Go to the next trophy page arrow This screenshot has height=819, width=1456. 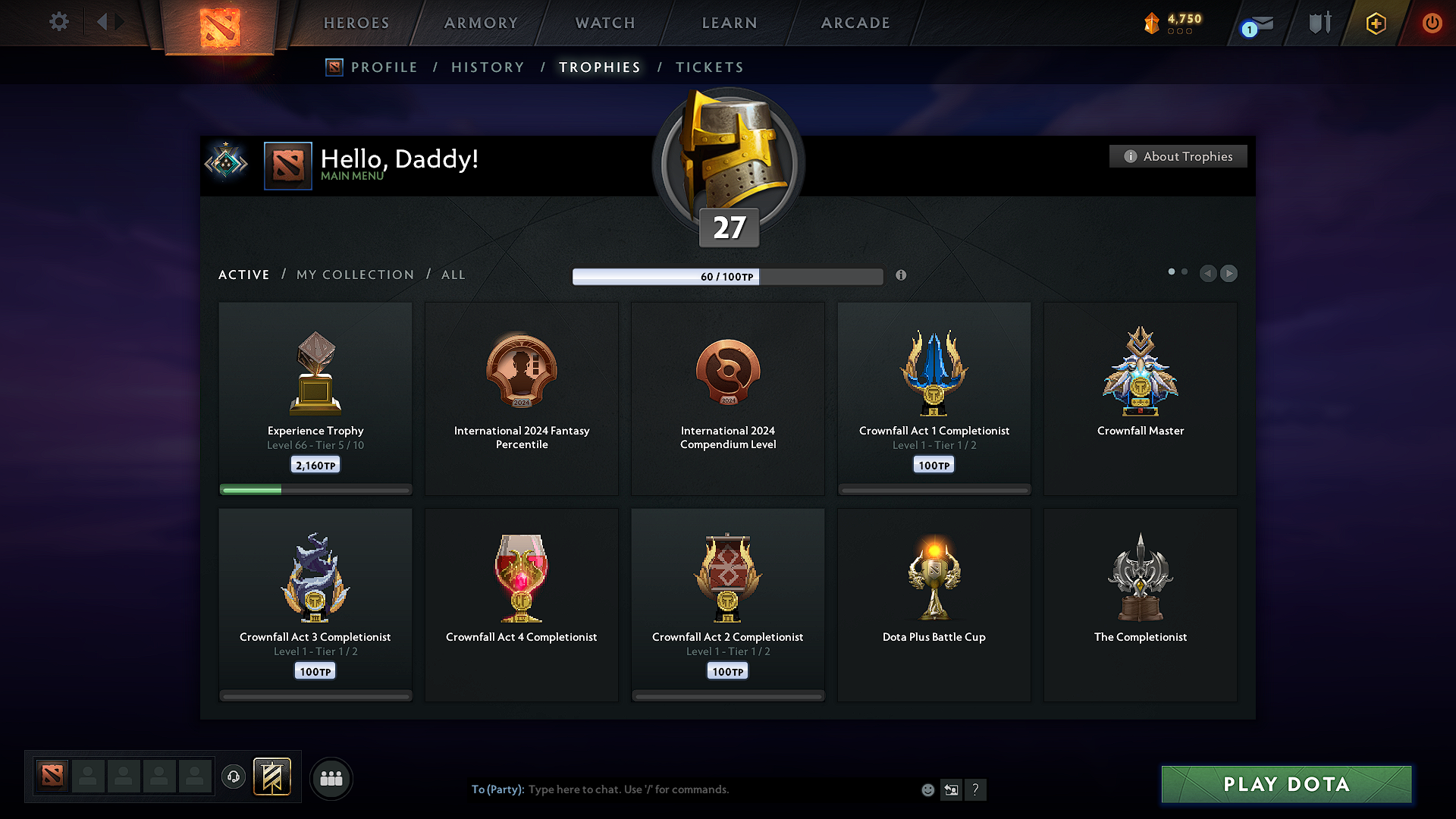[x=1228, y=274]
